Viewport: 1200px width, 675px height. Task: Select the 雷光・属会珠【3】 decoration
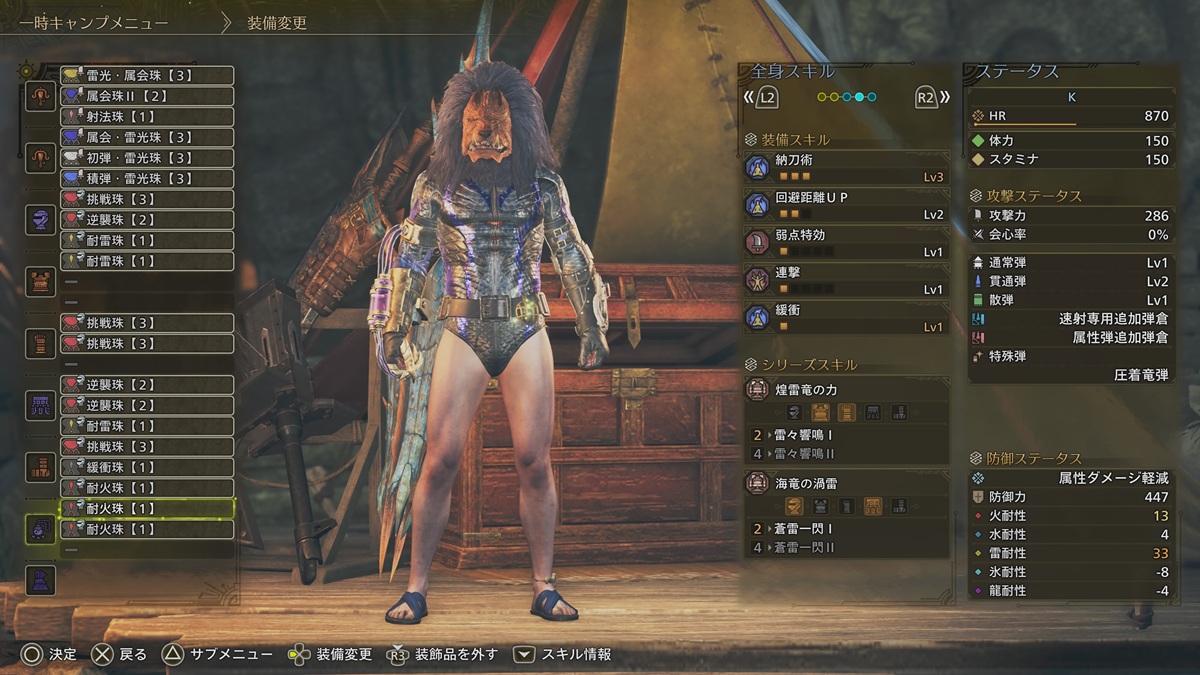[147, 75]
